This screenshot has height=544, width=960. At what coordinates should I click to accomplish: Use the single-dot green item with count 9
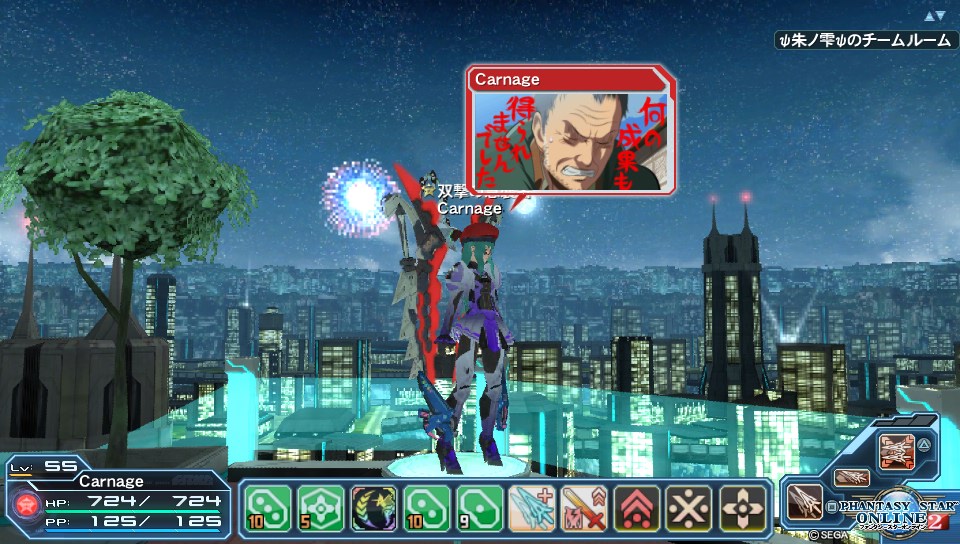(479, 509)
